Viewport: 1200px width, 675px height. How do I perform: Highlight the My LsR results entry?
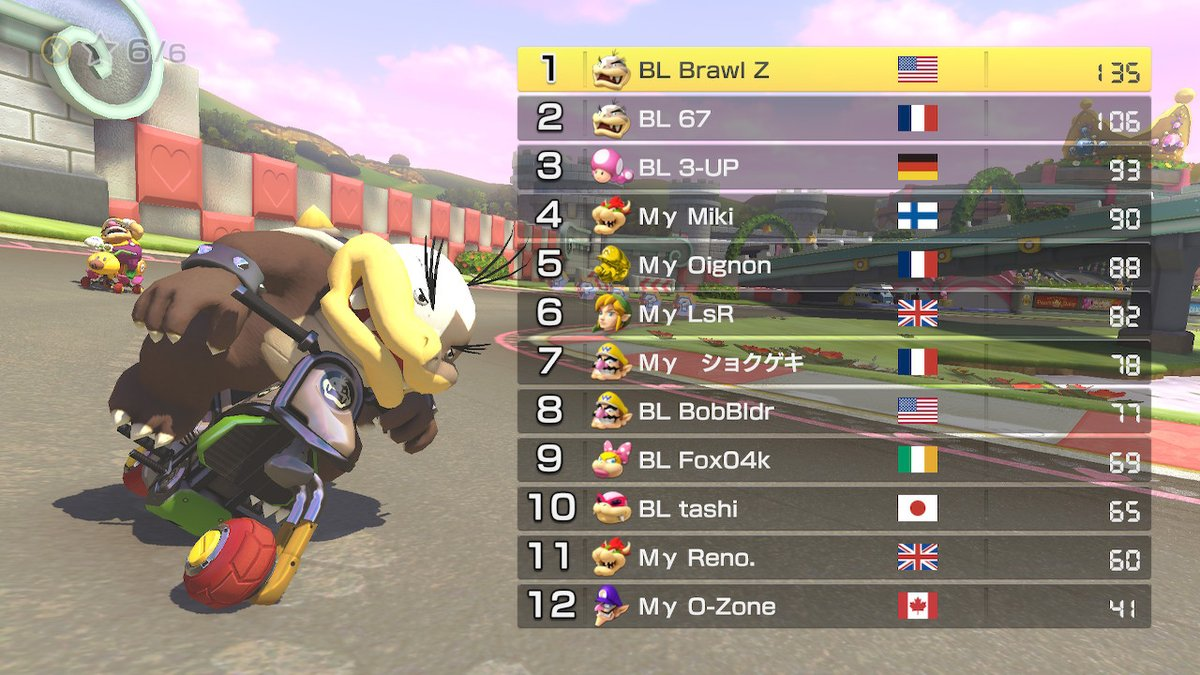click(833, 313)
